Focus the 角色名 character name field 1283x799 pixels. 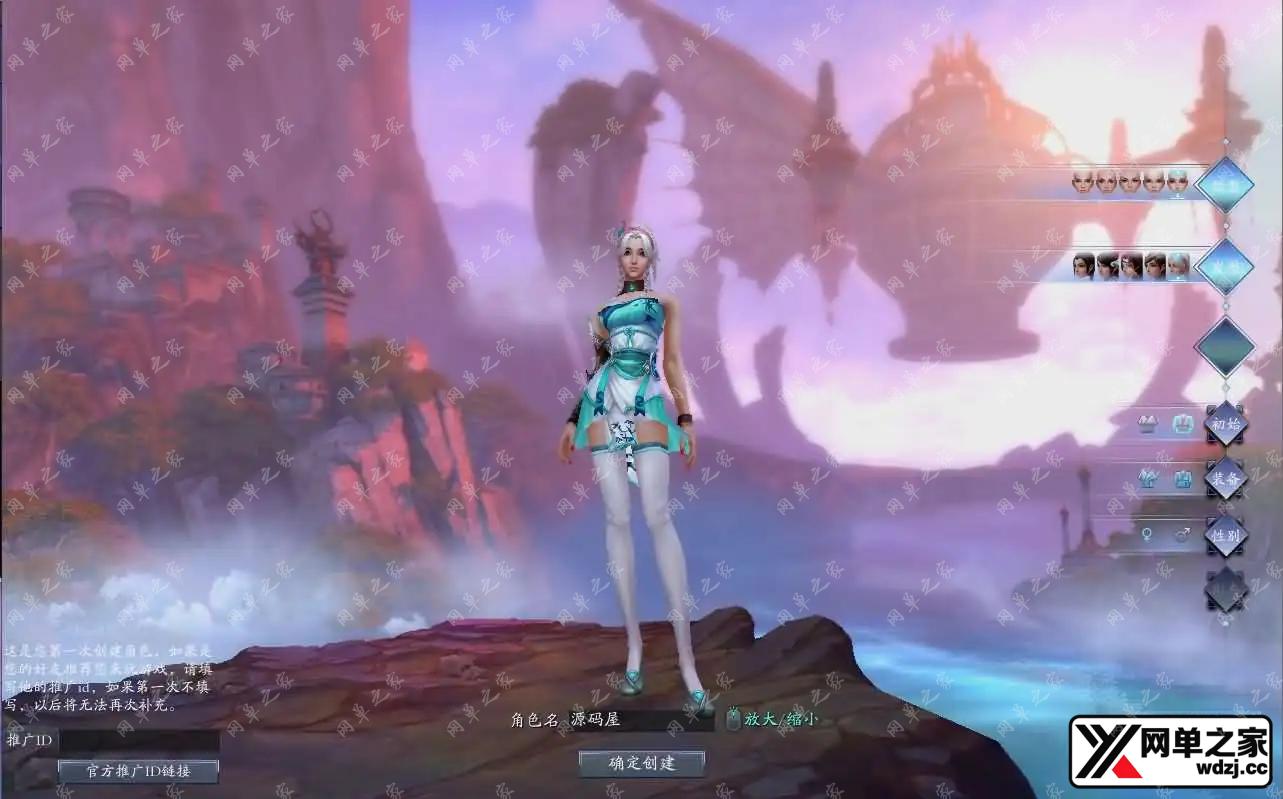click(641, 719)
